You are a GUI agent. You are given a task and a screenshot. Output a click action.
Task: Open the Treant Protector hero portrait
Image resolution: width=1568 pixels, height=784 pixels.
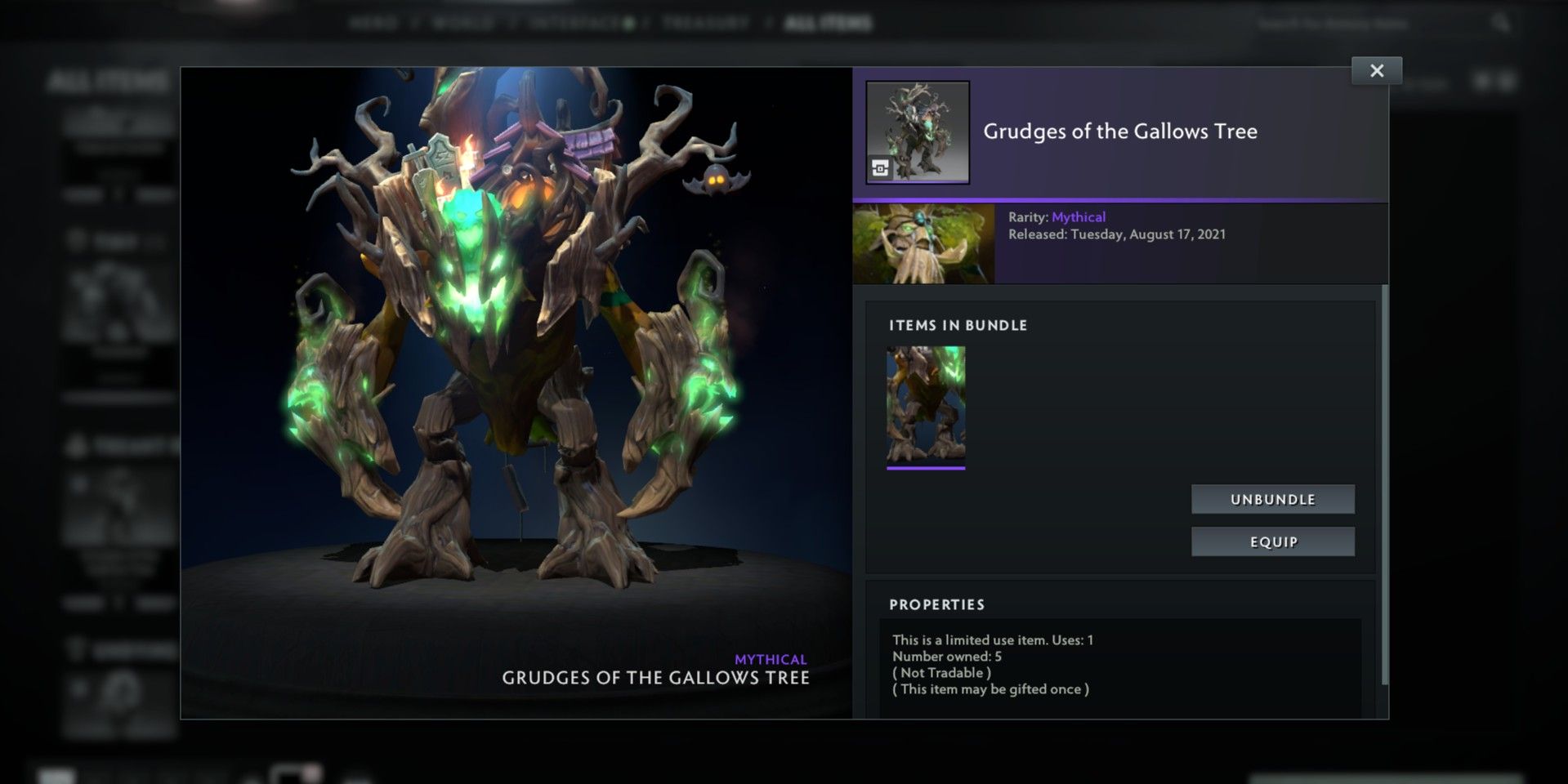(923, 244)
